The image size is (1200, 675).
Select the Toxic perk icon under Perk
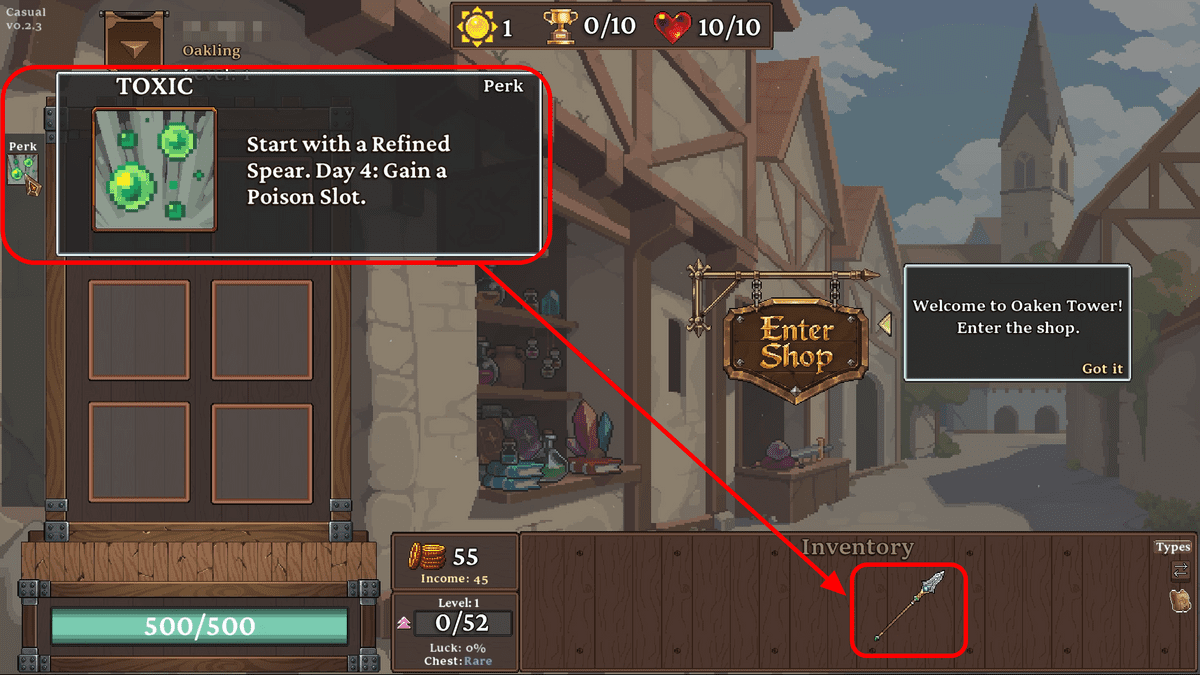[23, 169]
